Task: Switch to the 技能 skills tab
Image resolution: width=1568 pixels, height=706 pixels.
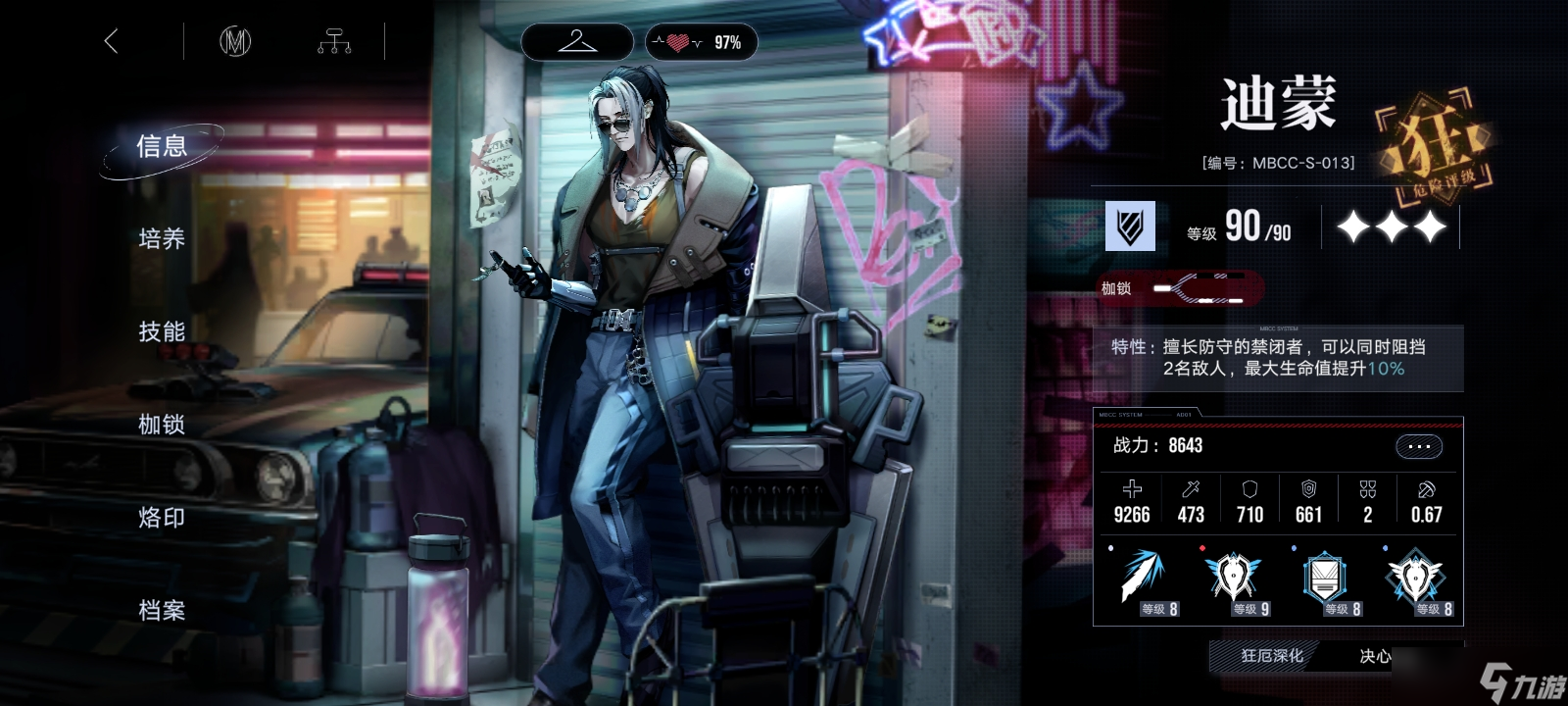Action: point(162,332)
